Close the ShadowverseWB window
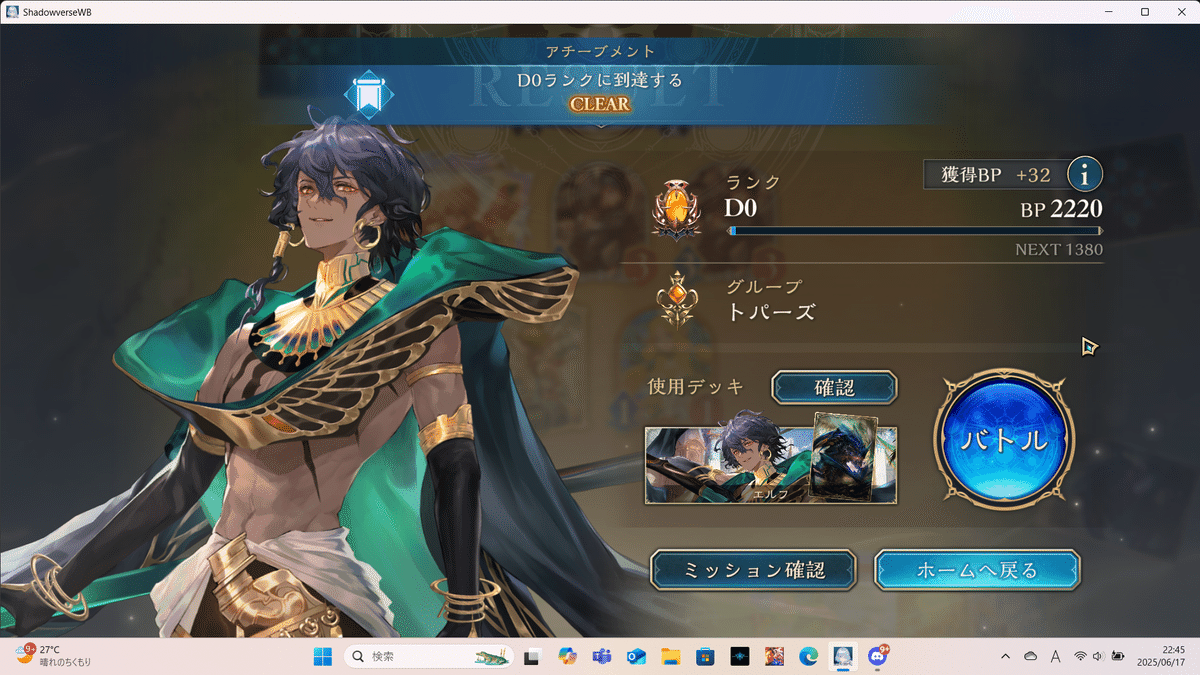Image resolution: width=1200 pixels, height=675 pixels. coord(1180,12)
